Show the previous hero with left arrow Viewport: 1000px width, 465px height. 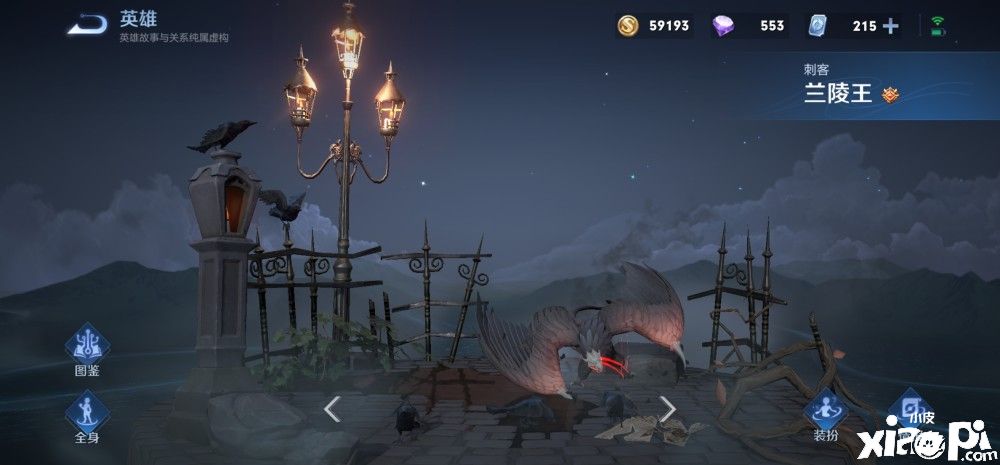coord(332,408)
